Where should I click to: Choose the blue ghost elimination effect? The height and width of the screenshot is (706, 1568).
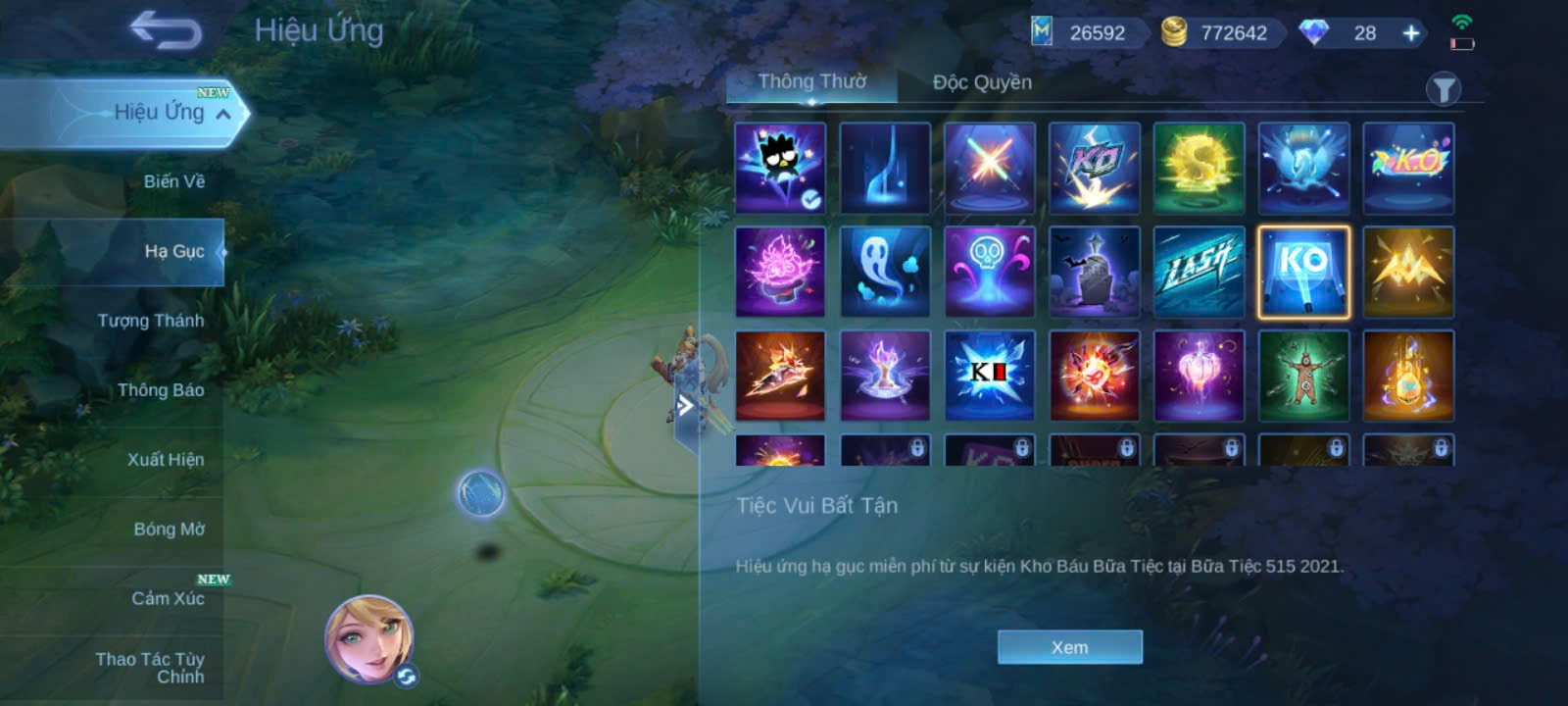885,272
